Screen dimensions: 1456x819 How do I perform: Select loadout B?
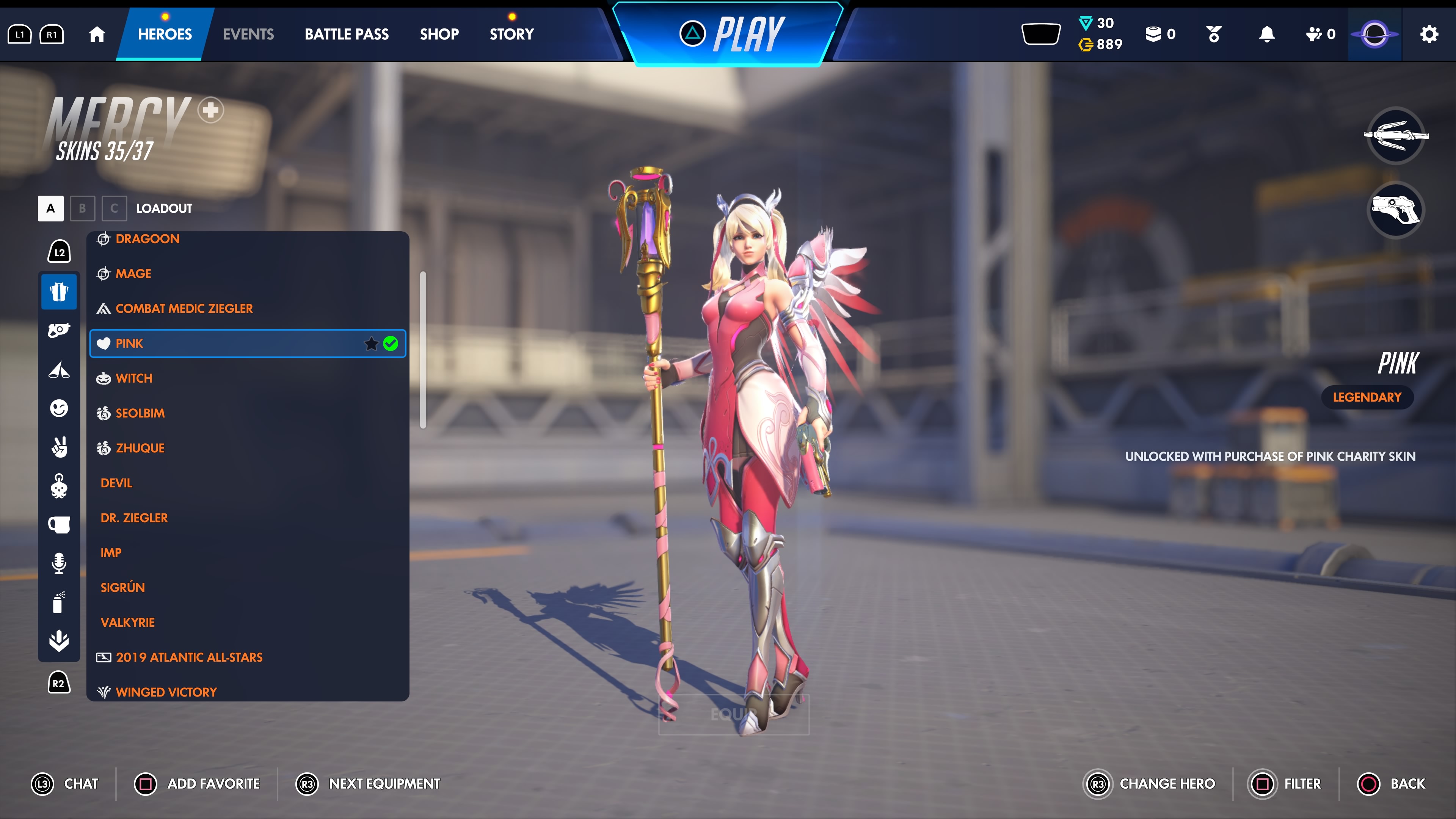83,209
